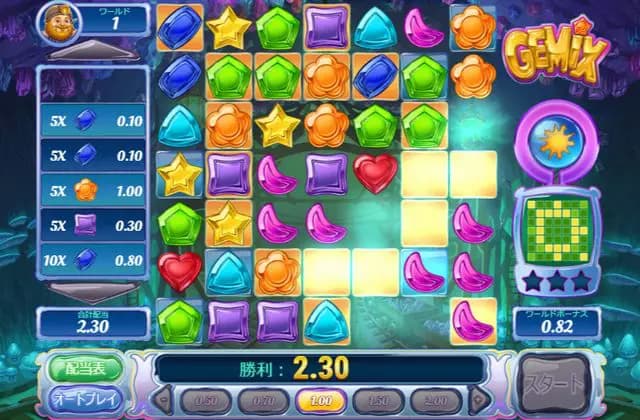Viewport: 640px width, 420px height.
Task: Open the 配当表 paytable
Action: pyautogui.click(x=84, y=367)
